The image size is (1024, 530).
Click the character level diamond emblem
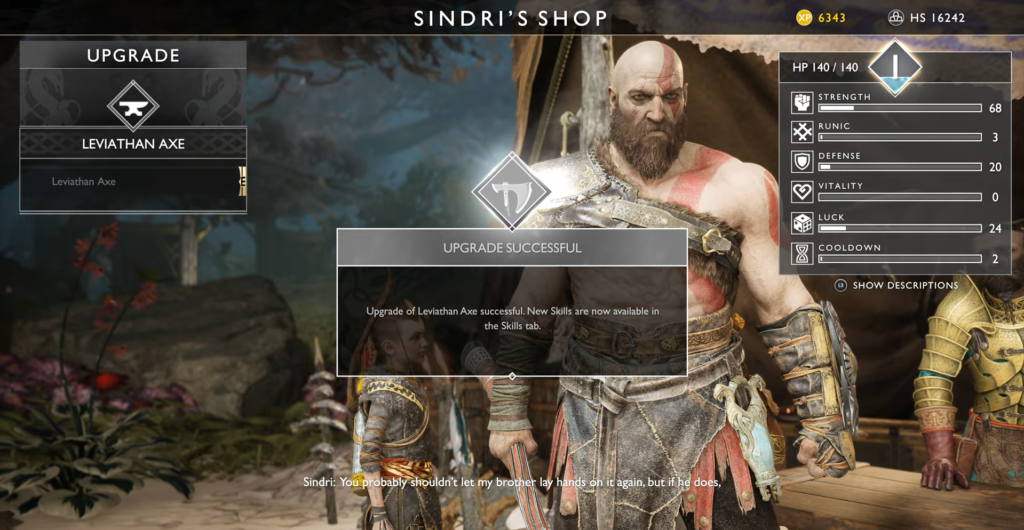(x=894, y=67)
